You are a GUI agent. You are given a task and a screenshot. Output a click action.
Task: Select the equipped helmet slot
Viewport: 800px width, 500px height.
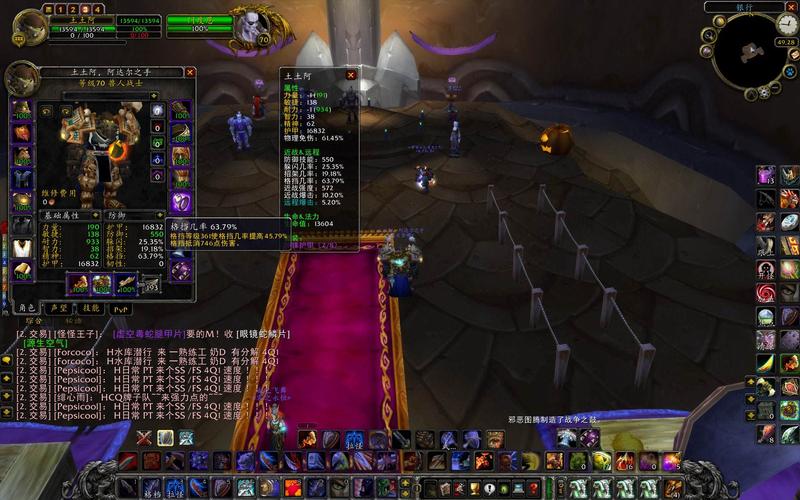pos(22,107)
